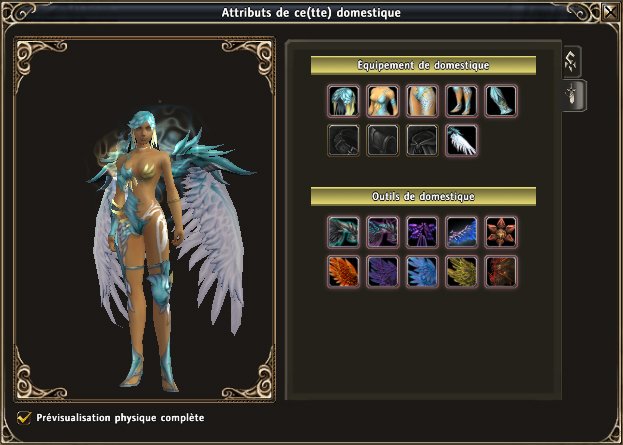Choose the orange feather wings tool

(343, 271)
